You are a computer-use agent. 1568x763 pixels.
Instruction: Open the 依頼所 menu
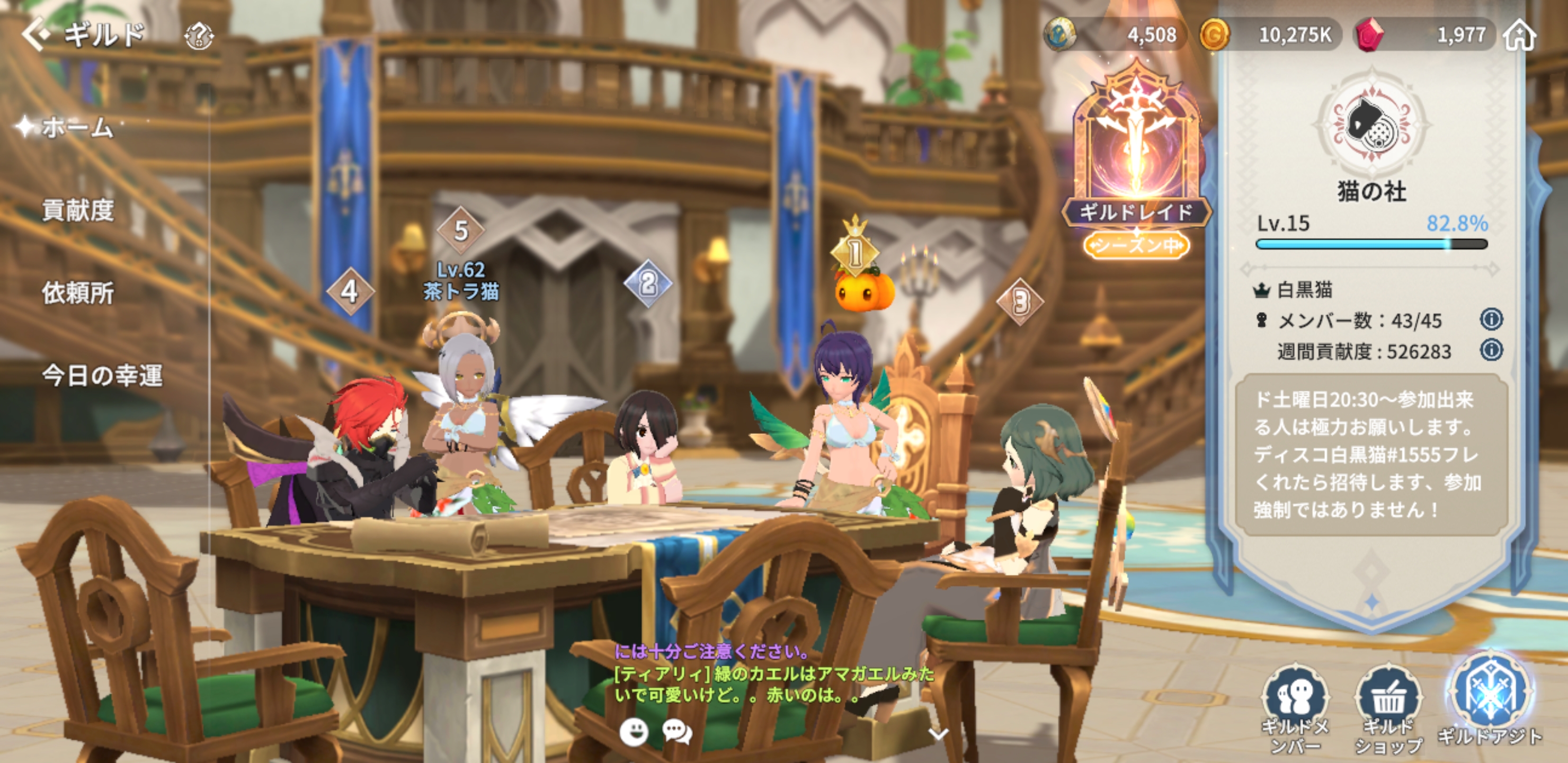78,293
